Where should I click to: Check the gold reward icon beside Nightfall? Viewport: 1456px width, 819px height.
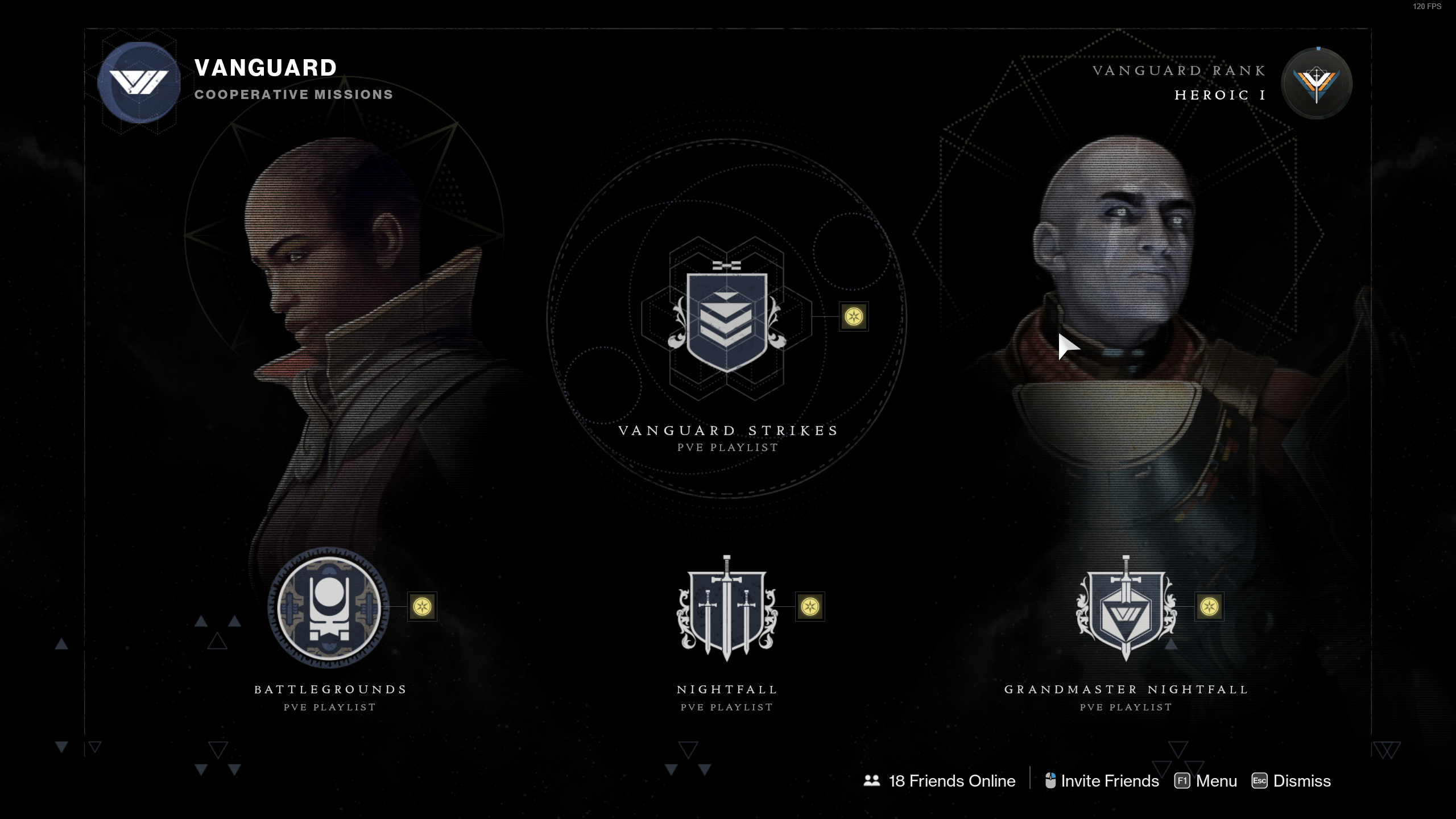(810, 607)
